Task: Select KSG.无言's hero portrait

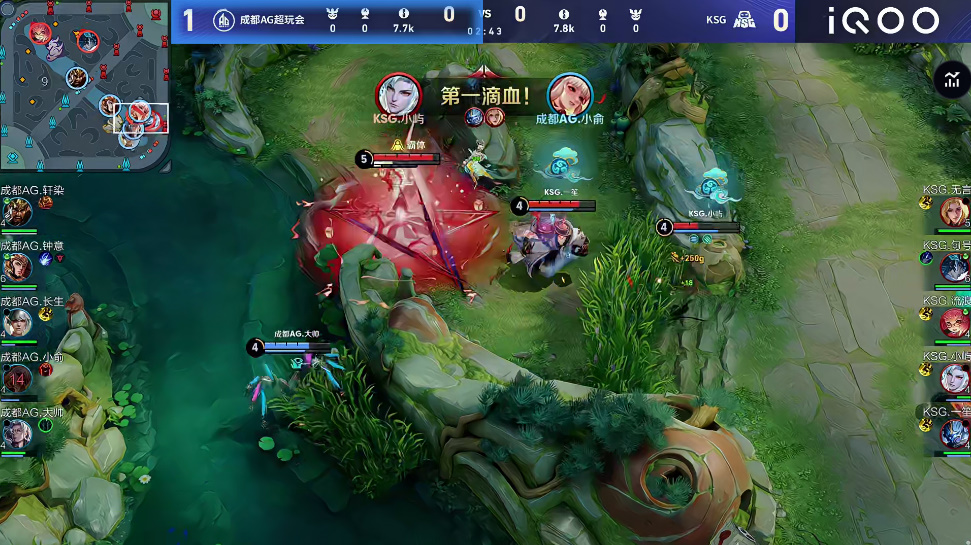Action: click(954, 211)
